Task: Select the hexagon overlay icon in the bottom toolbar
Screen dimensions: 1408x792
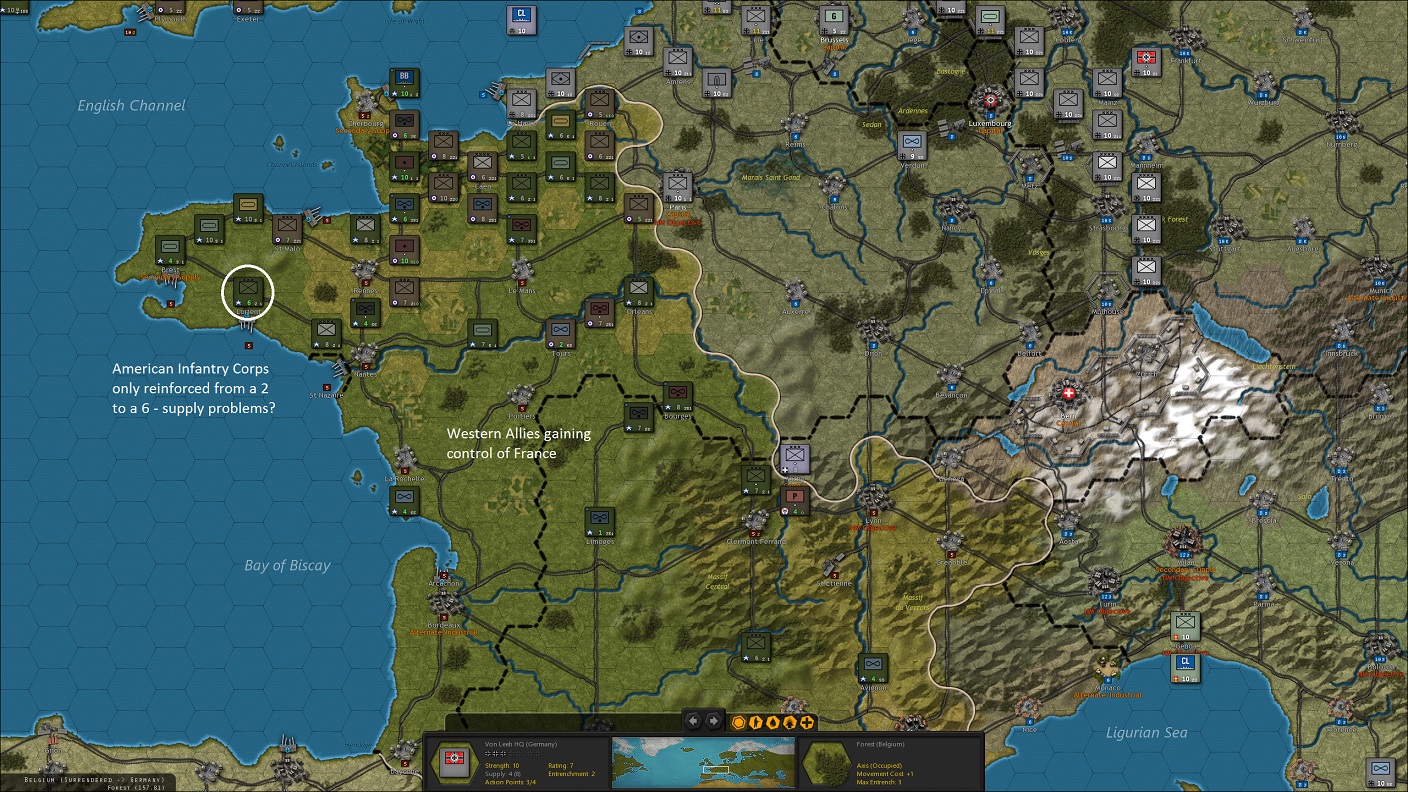Action: (738, 721)
